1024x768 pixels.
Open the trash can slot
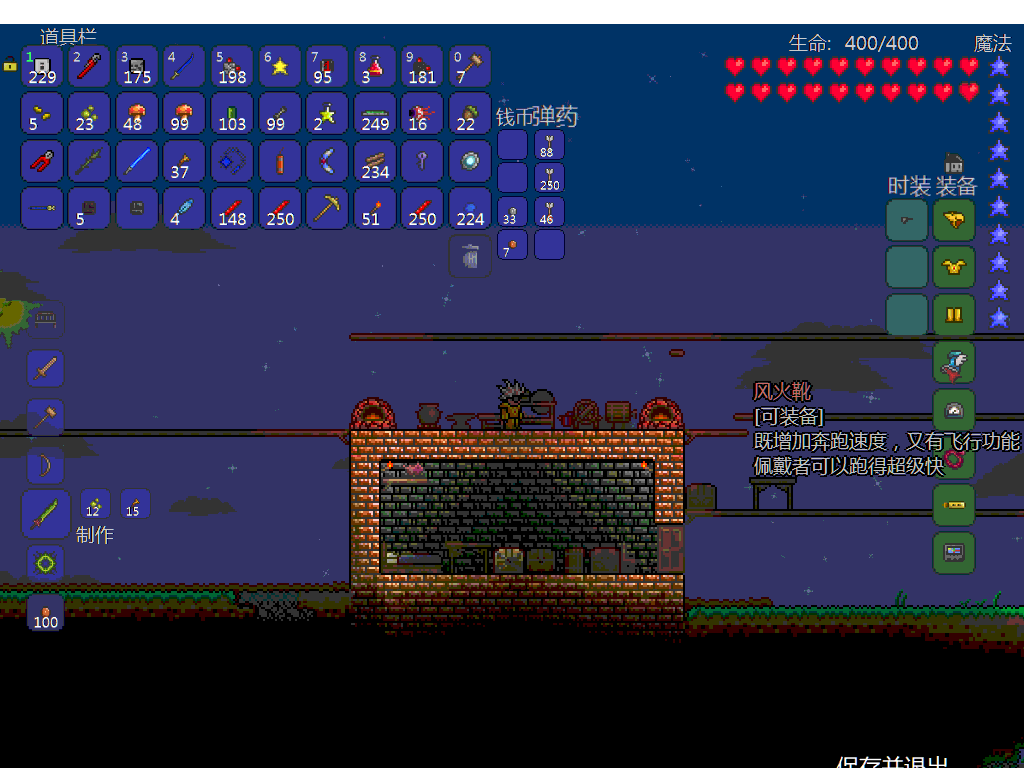click(470, 256)
